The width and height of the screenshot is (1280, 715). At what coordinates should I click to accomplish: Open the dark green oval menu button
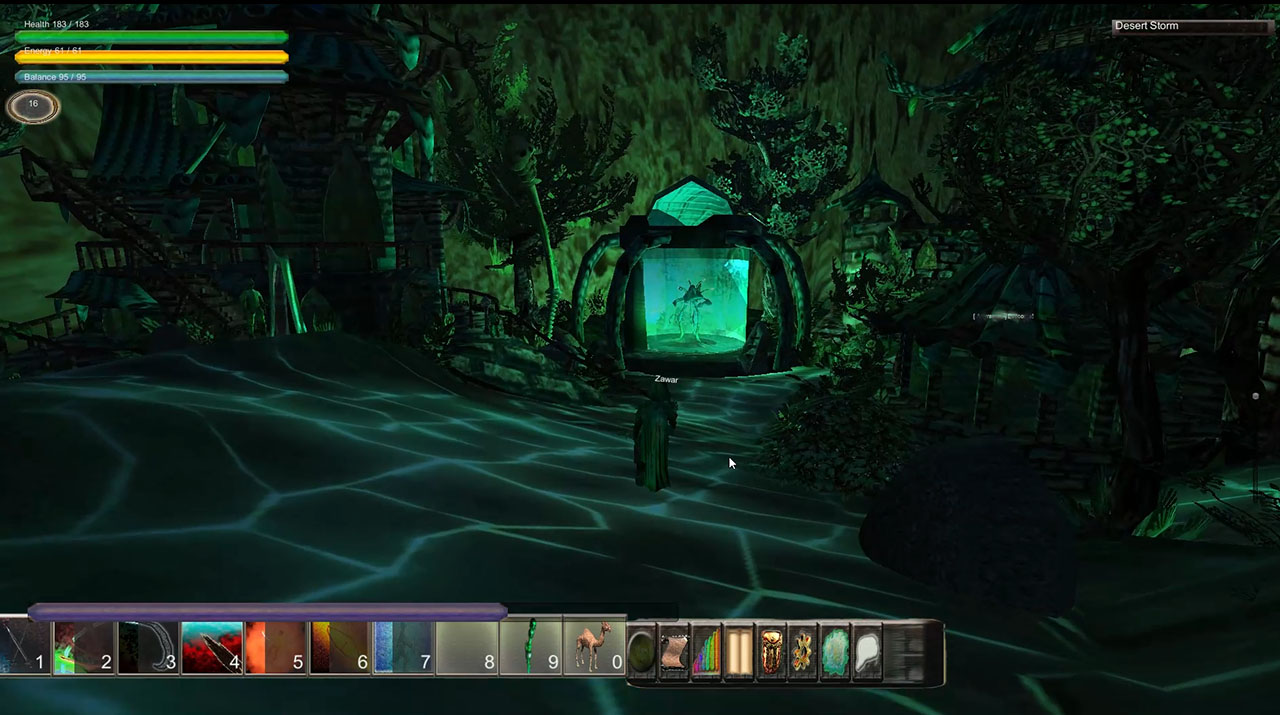tap(642, 653)
